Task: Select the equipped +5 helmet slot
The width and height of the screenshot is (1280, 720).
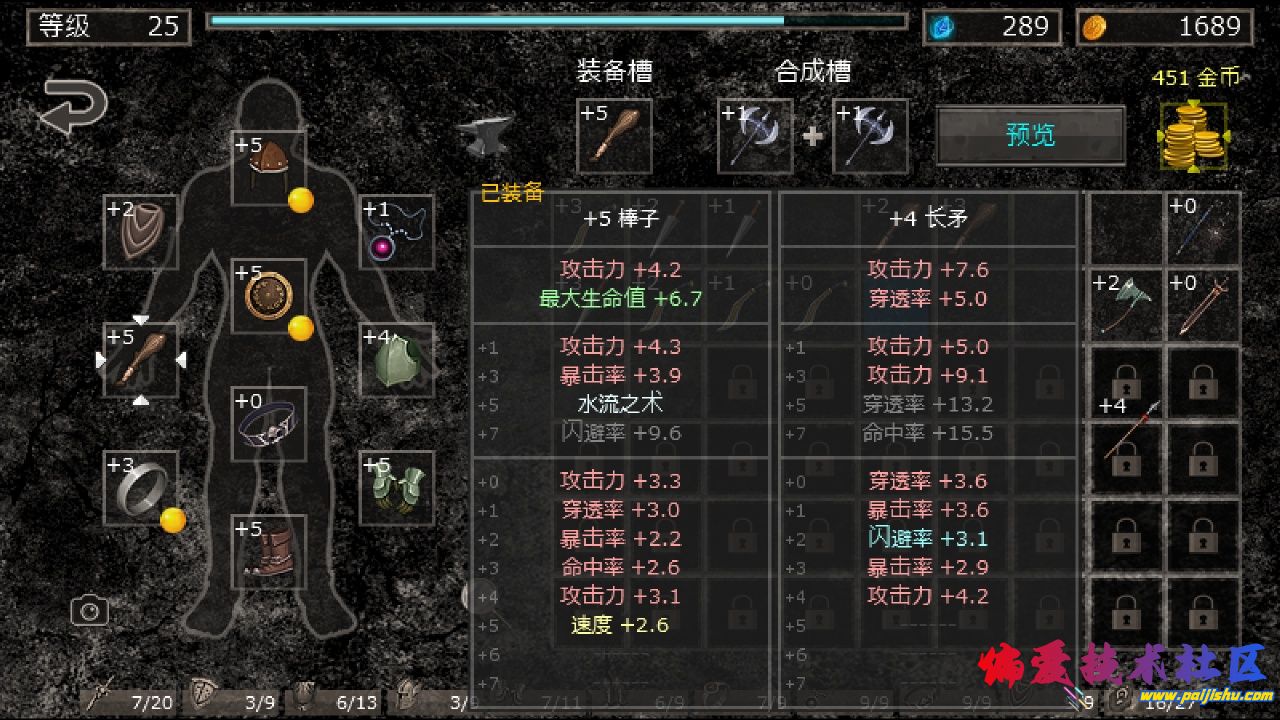Action: click(x=268, y=168)
